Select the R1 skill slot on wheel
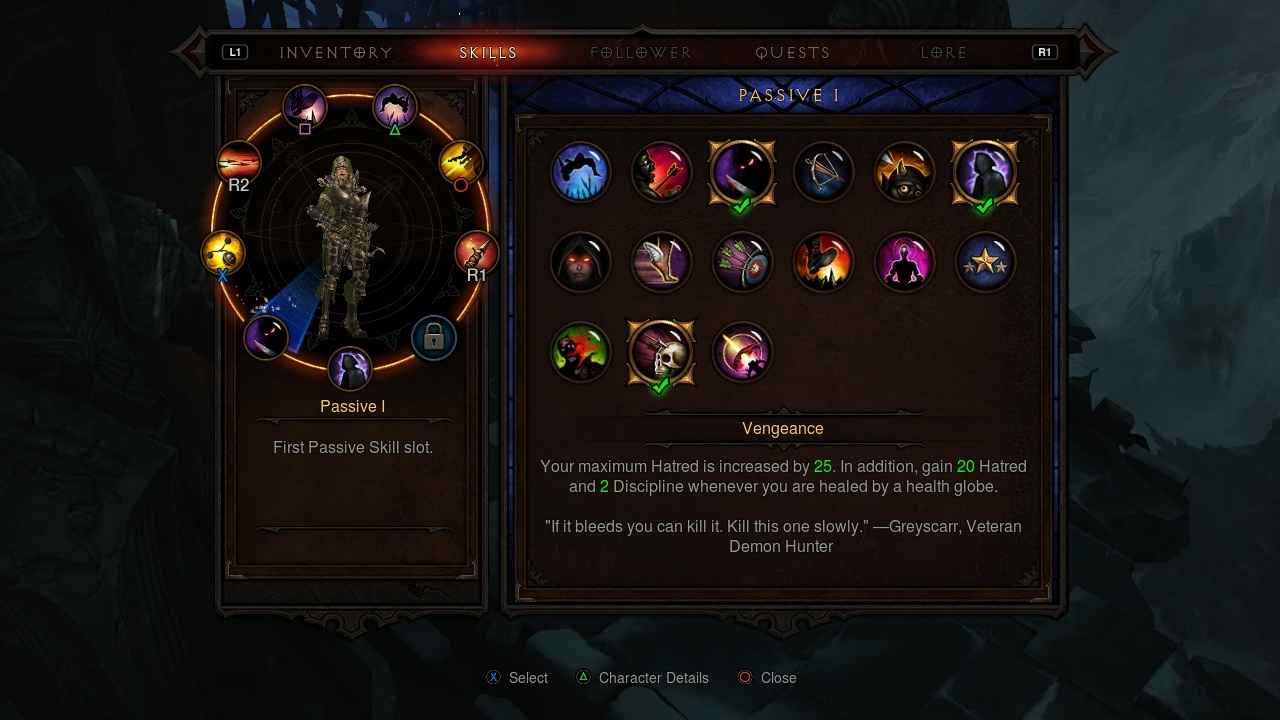This screenshot has width=1280, height=720. coord(476,253)
